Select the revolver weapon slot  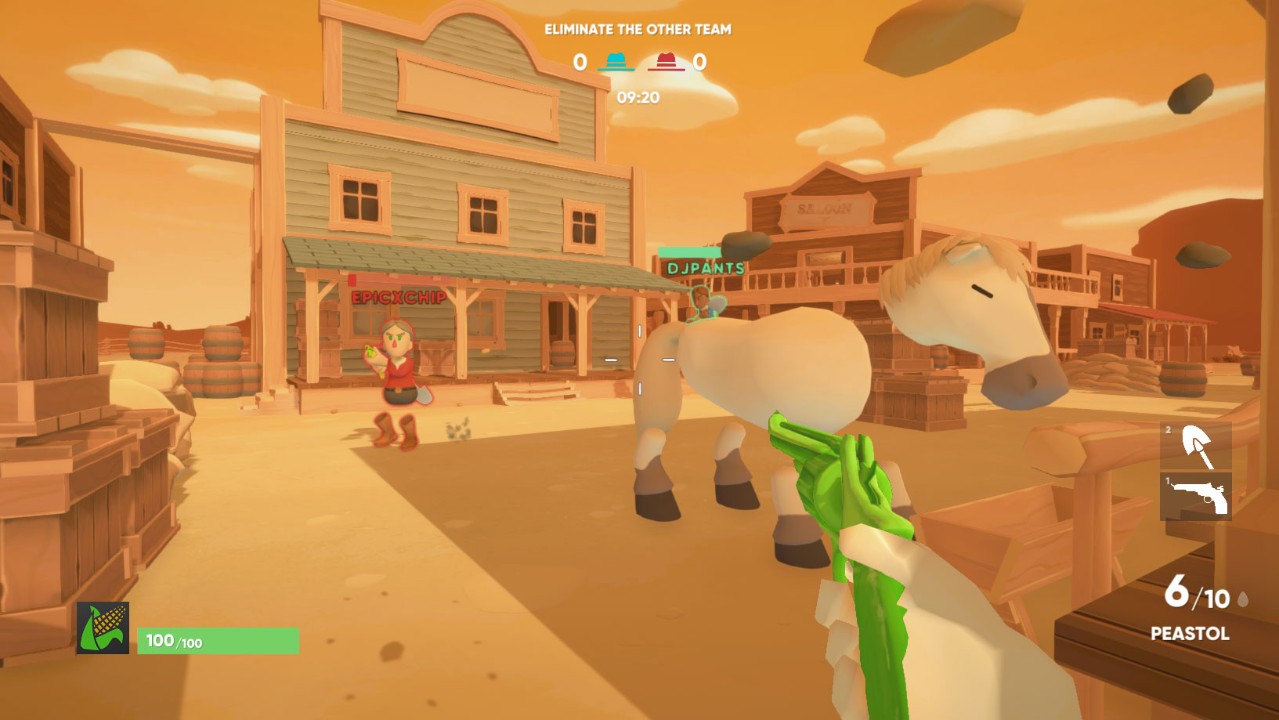click(x=1196, y=497)
